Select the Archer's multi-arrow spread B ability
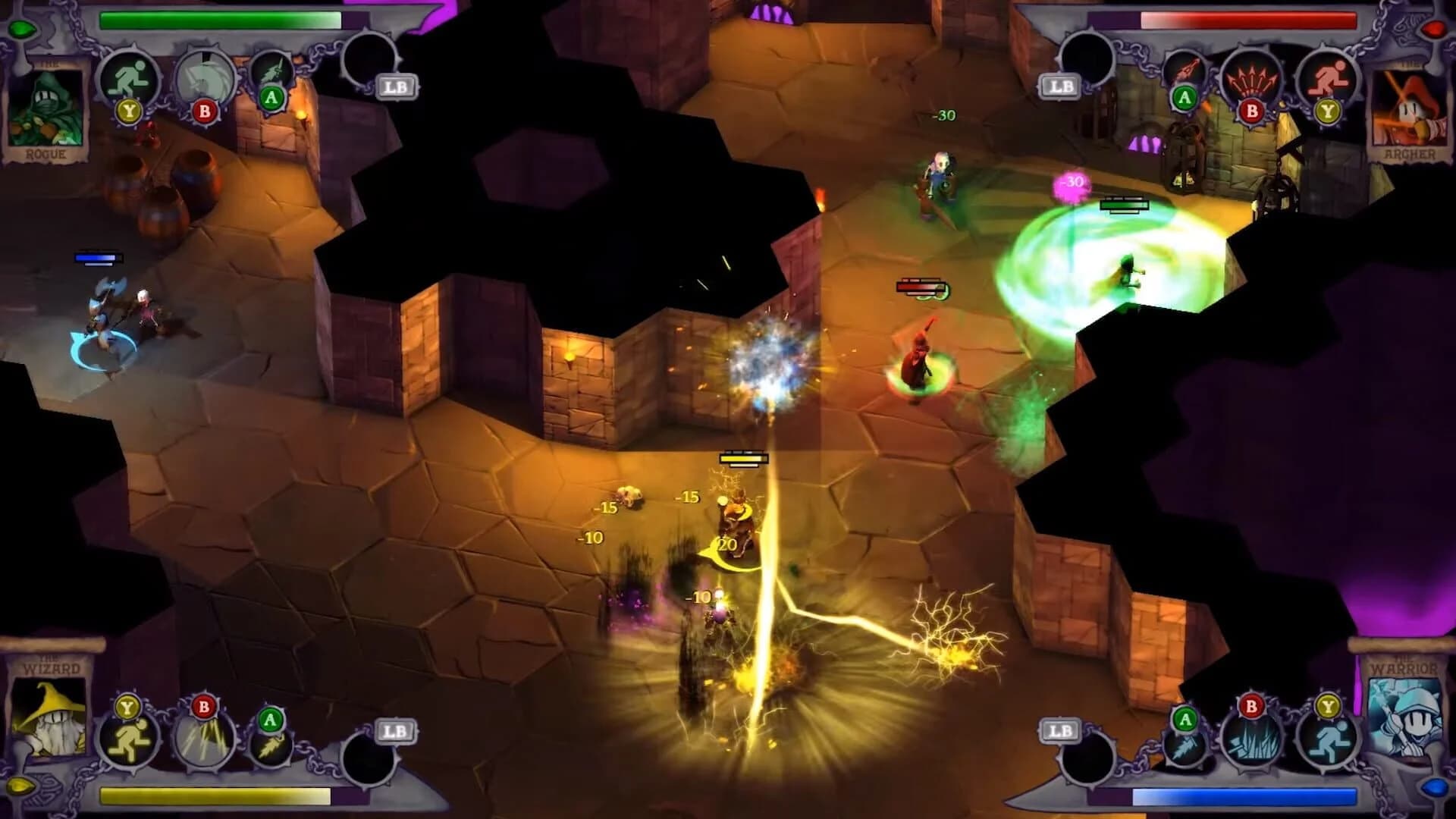This screenshot has width=1456, height=819. tap(1252, 77)
